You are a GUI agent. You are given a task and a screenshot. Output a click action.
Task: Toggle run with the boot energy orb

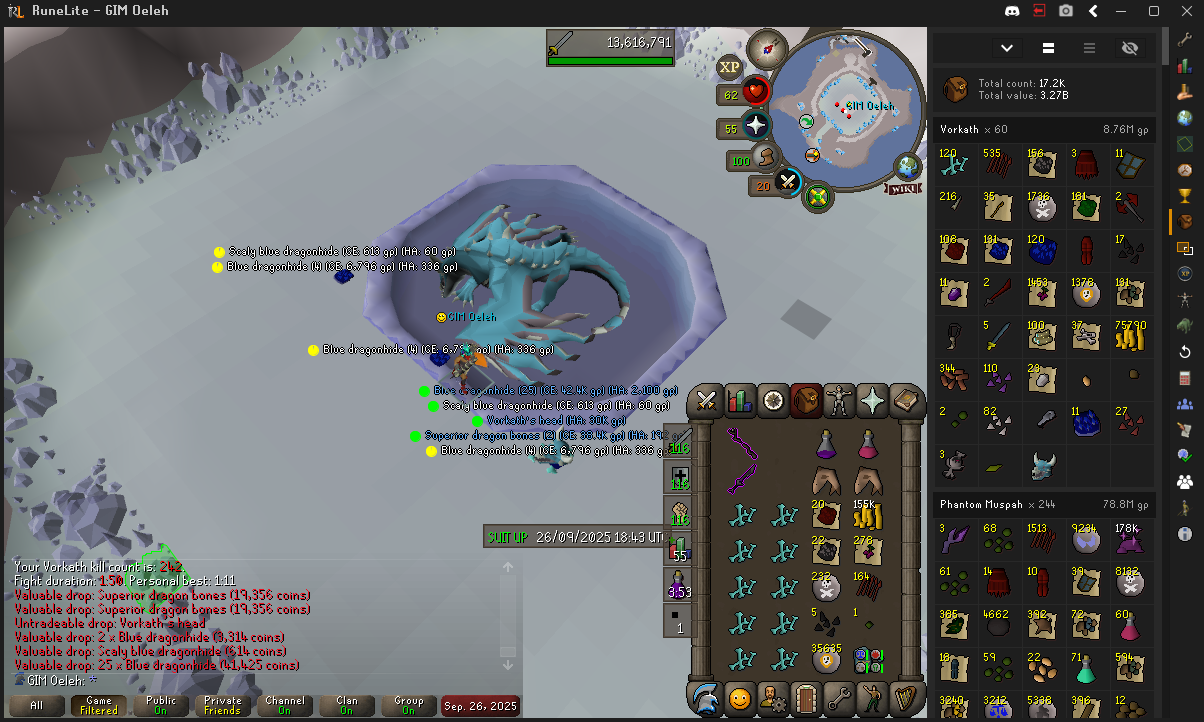click(x=766, y=158)
